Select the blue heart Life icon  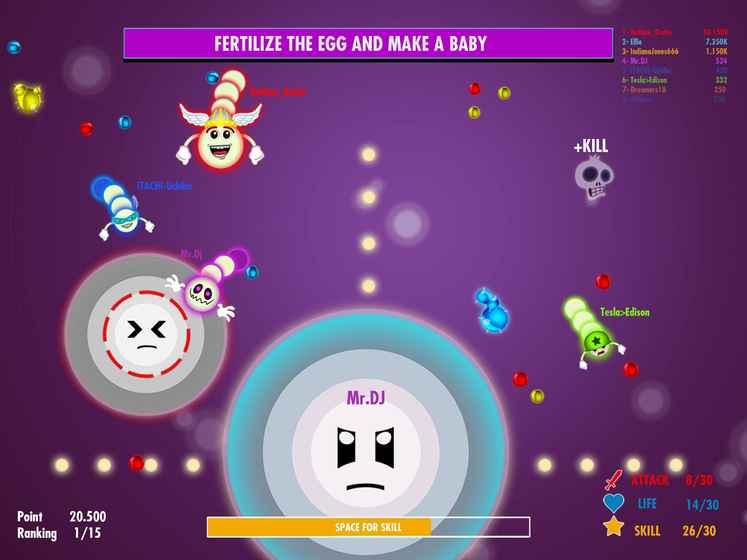(613, 504)
